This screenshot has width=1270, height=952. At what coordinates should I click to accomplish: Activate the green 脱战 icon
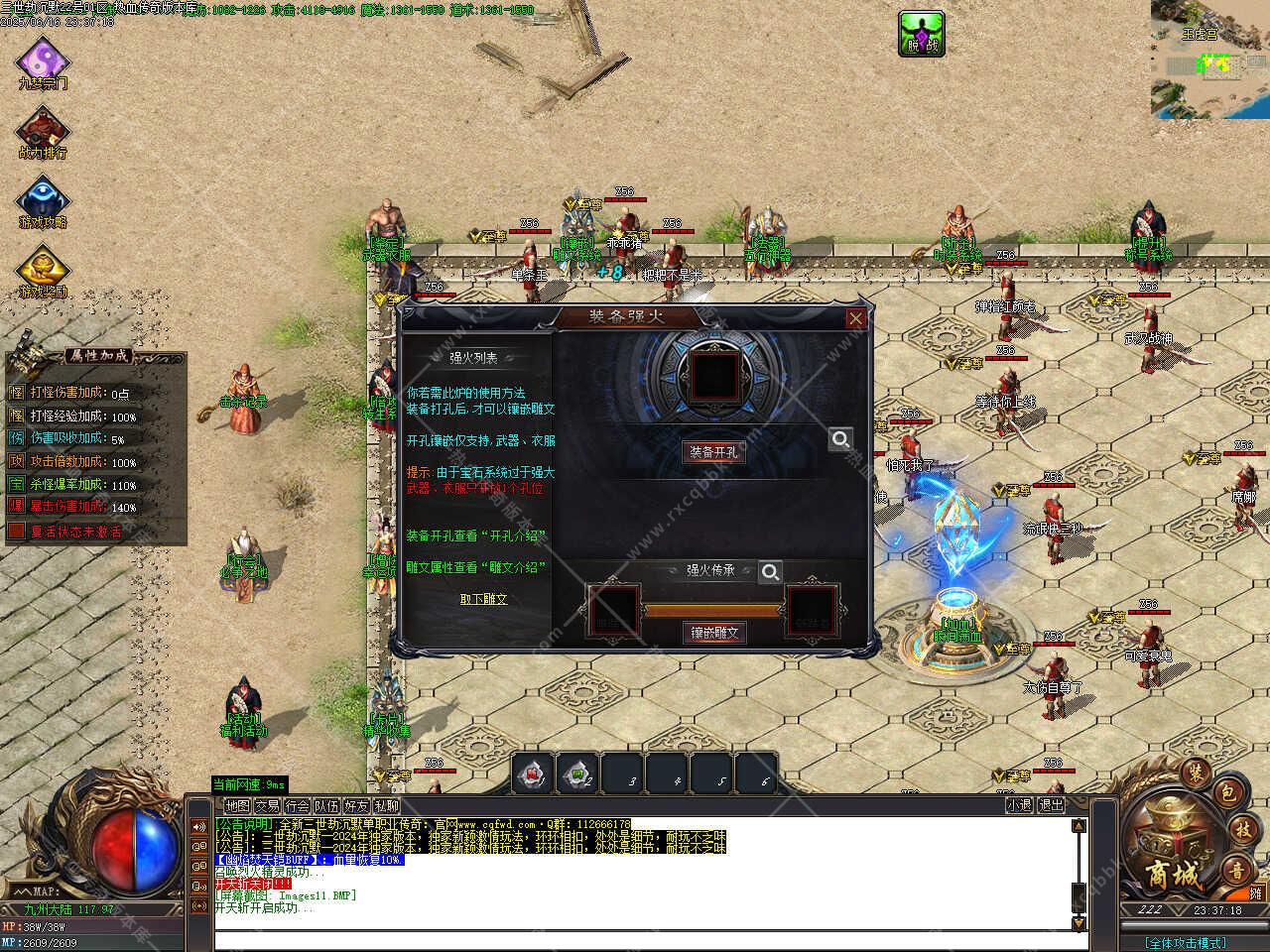[921, 33]
